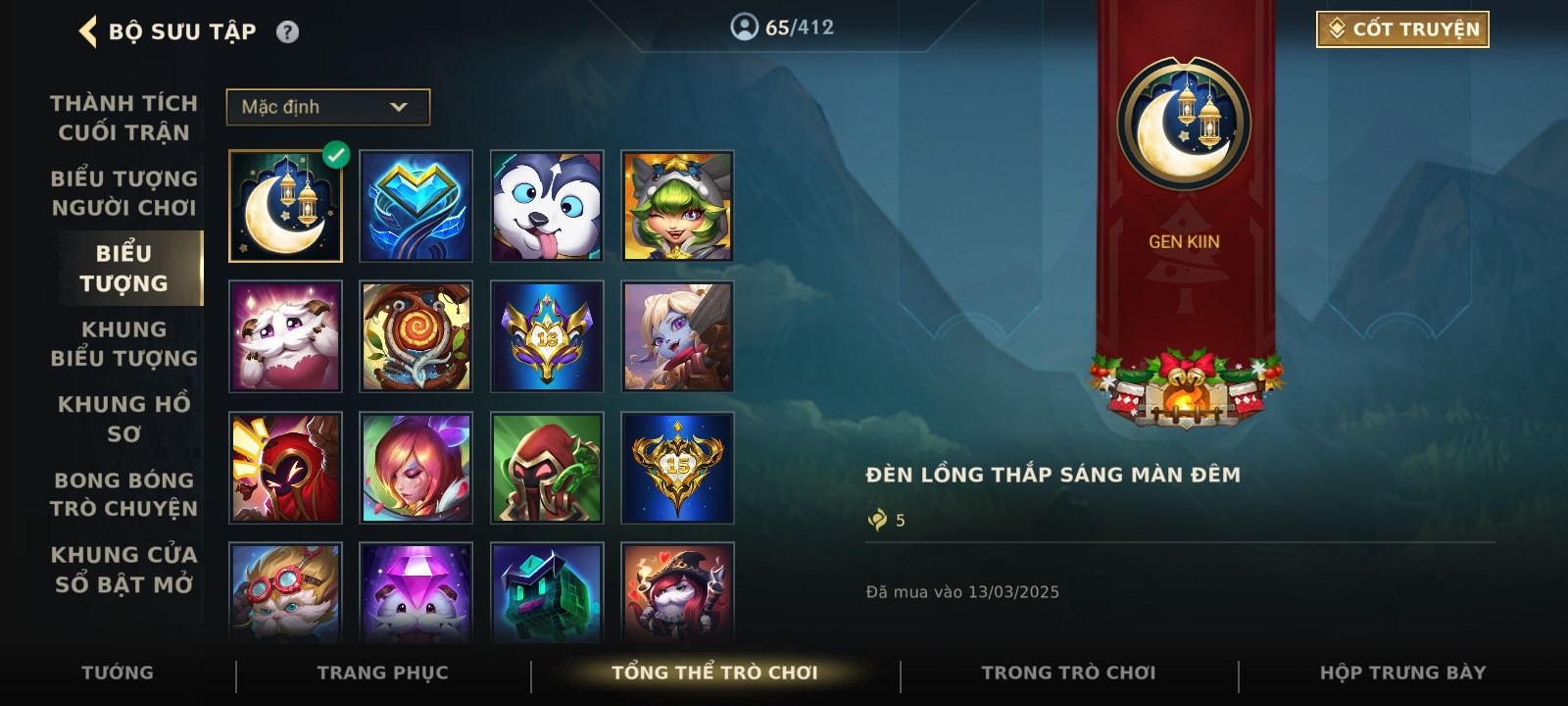The image size is (1568, 706).
Task: Pick the wooden spiral emblem icon
Action: click(416, 337)
